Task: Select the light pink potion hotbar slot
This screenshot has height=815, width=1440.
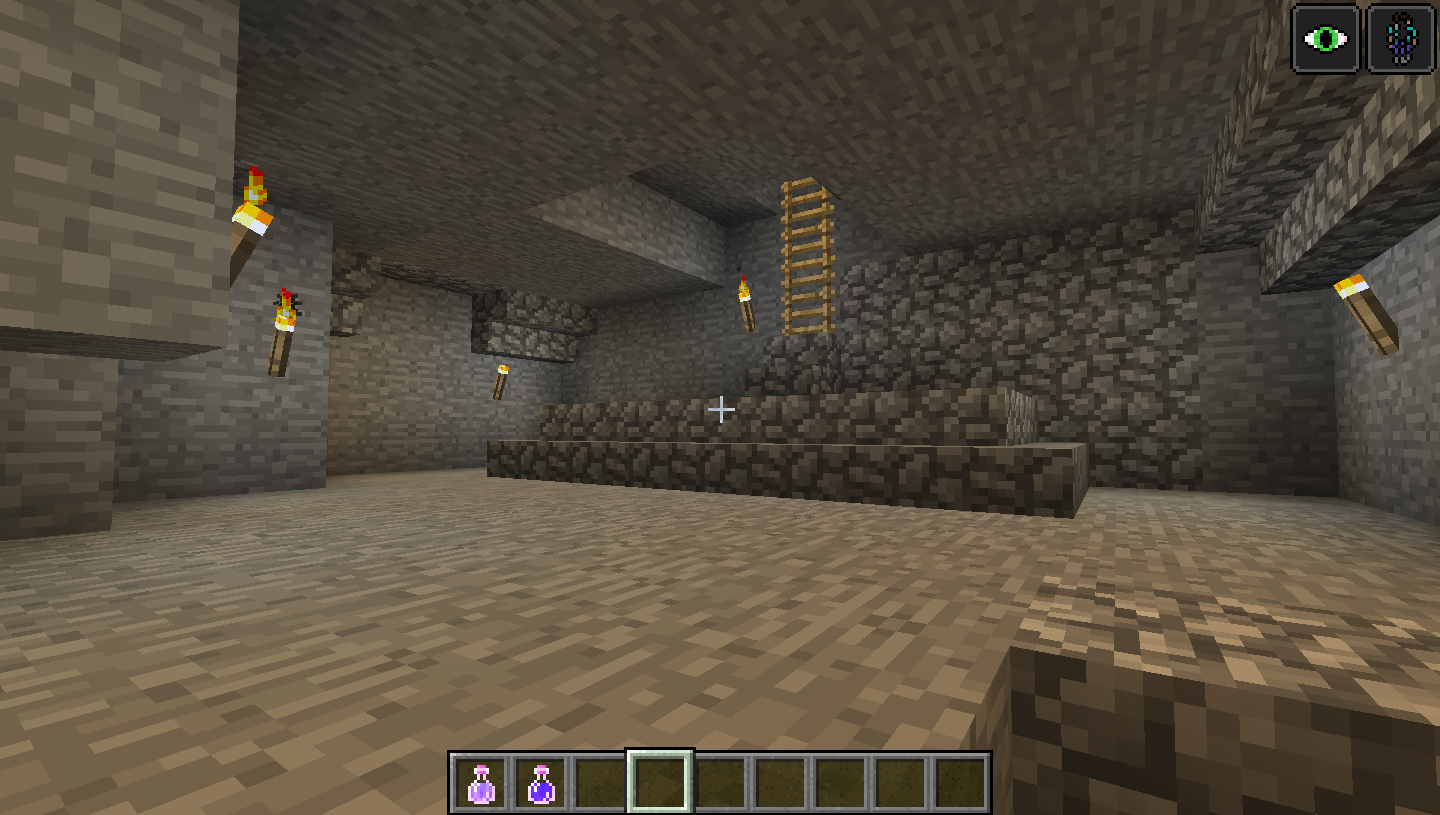Action: tap(481, 783)
